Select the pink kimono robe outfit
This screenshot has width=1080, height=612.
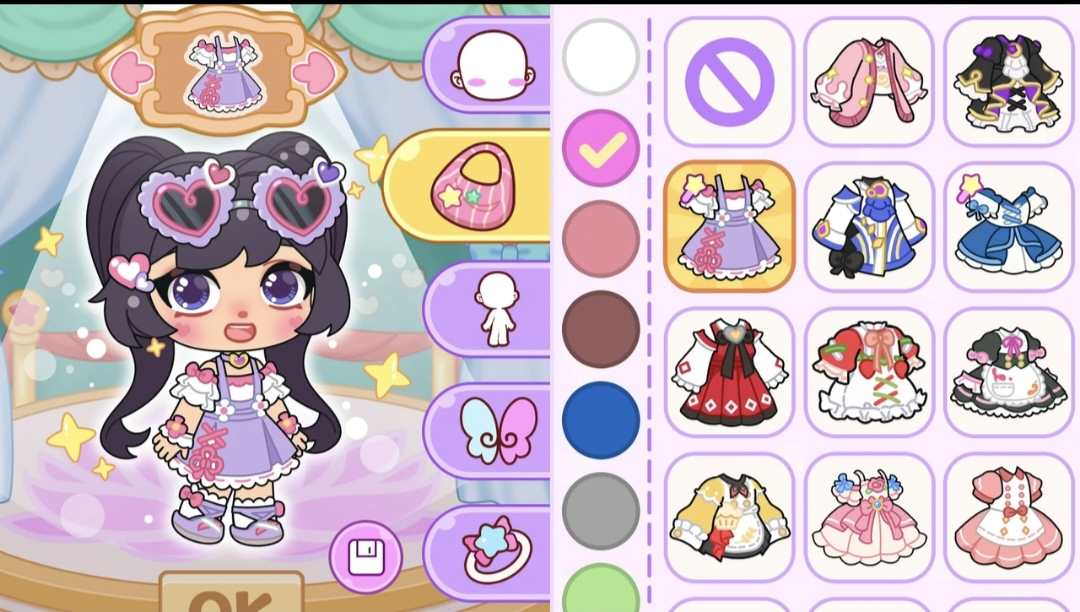869,81
